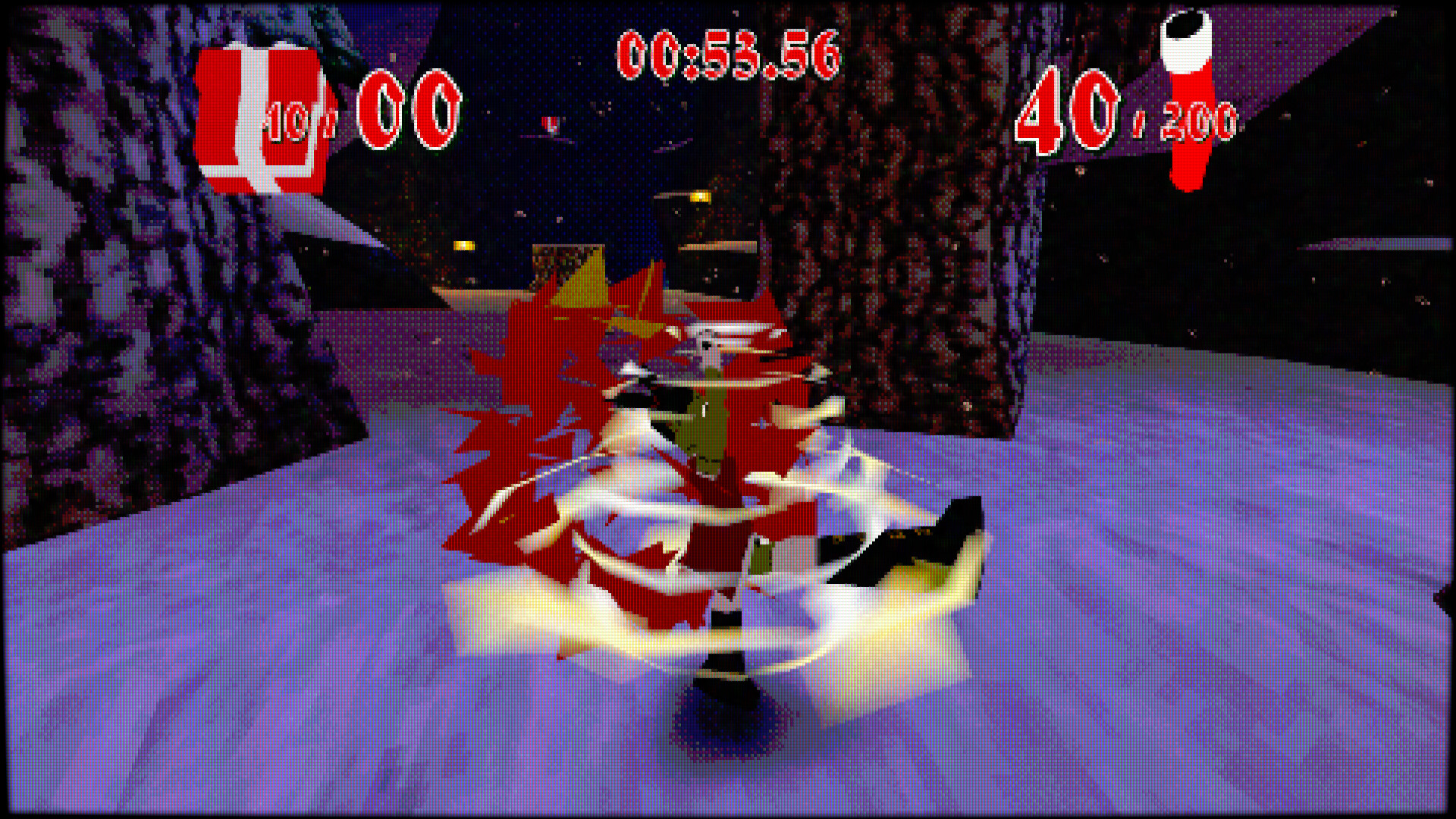The height and width of the screenshot is (819, 1456).
Task: Click the small red ornament above the rooftop
Action: [551, 124]
